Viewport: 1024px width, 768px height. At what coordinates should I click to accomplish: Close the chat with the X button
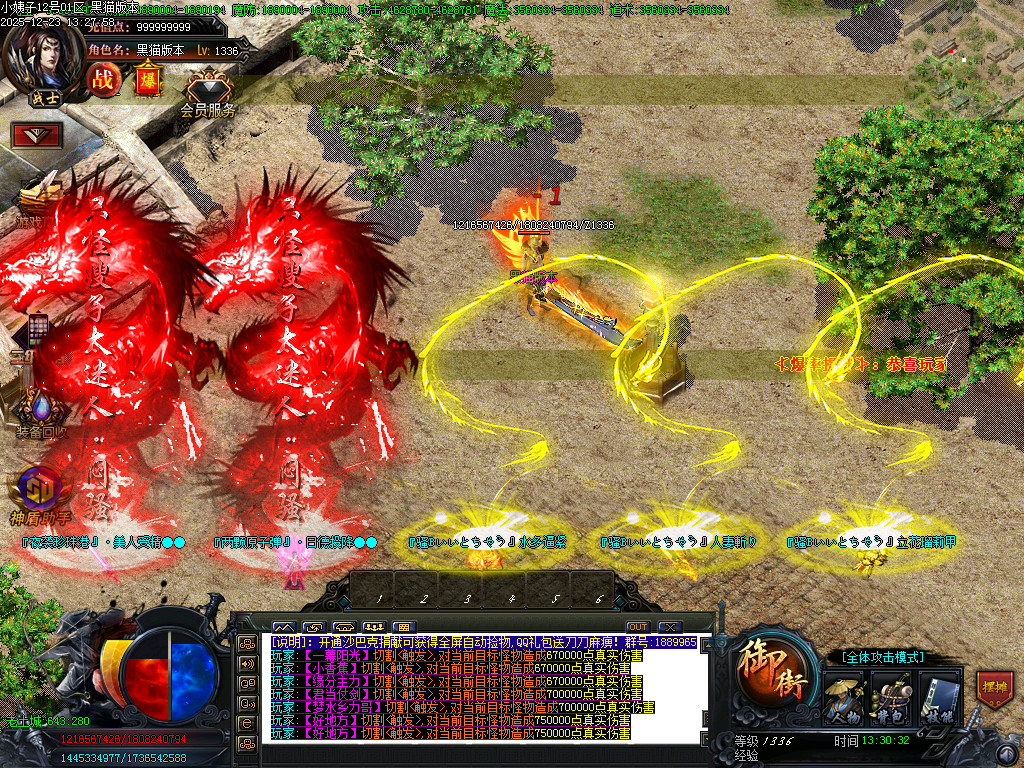670,627
